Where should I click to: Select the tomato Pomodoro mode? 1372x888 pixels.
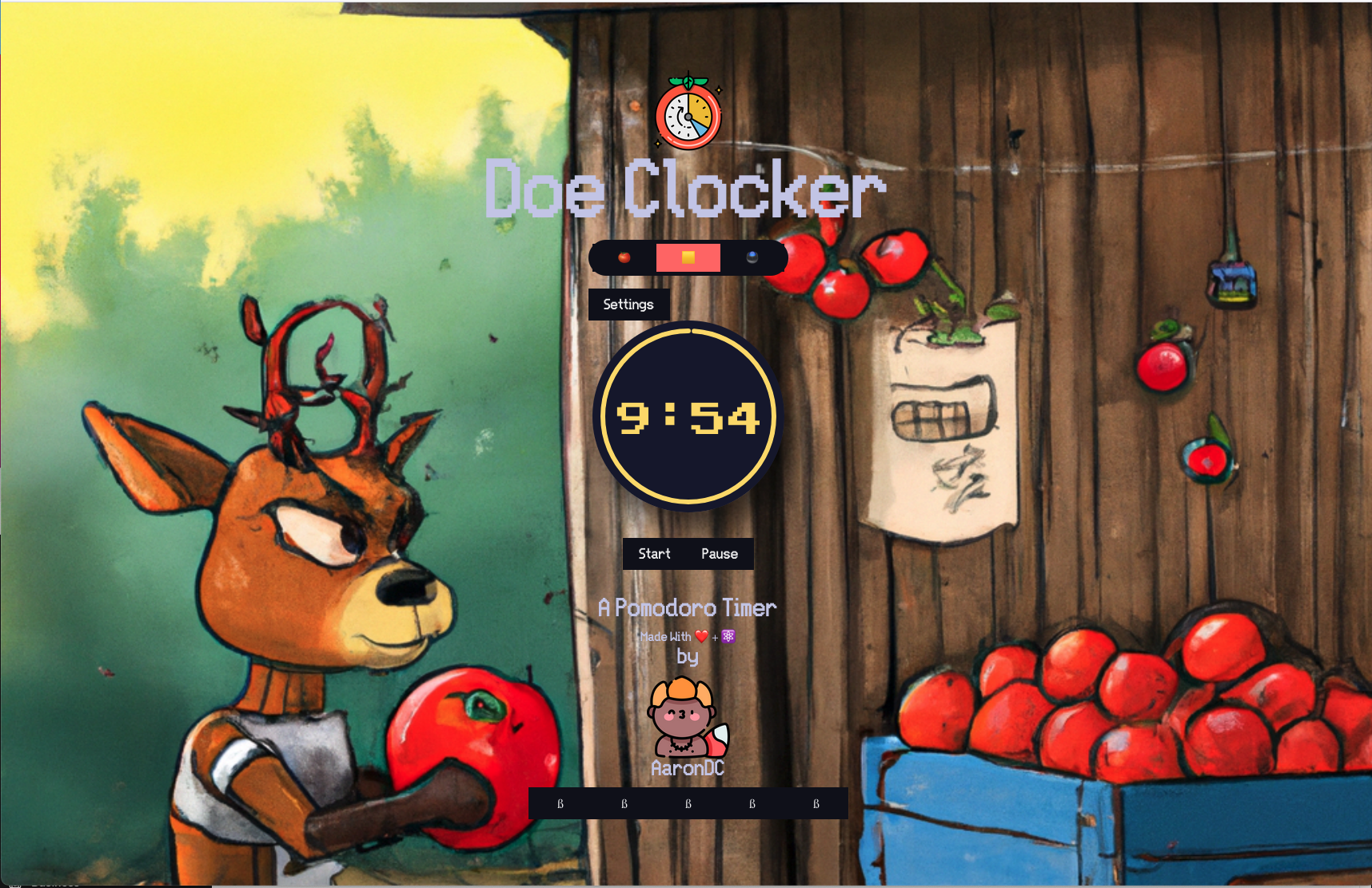(624, 257)
